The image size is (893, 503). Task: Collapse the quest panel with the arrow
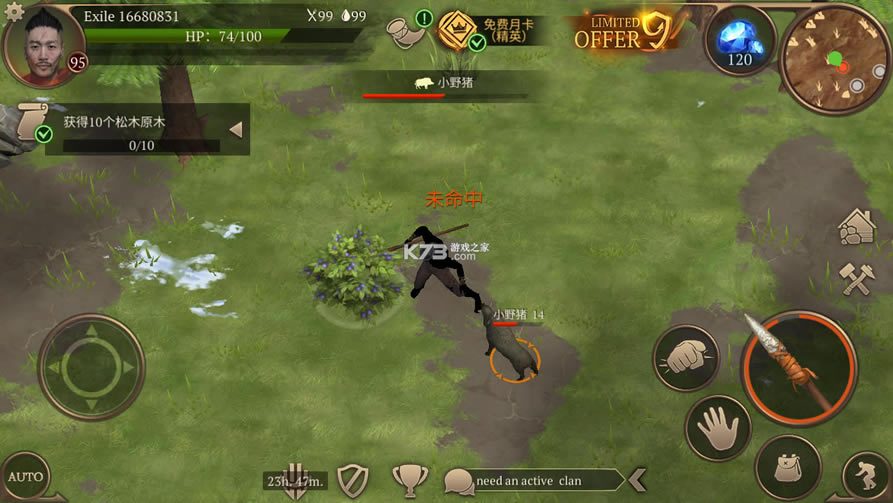(x=235, y=129)
